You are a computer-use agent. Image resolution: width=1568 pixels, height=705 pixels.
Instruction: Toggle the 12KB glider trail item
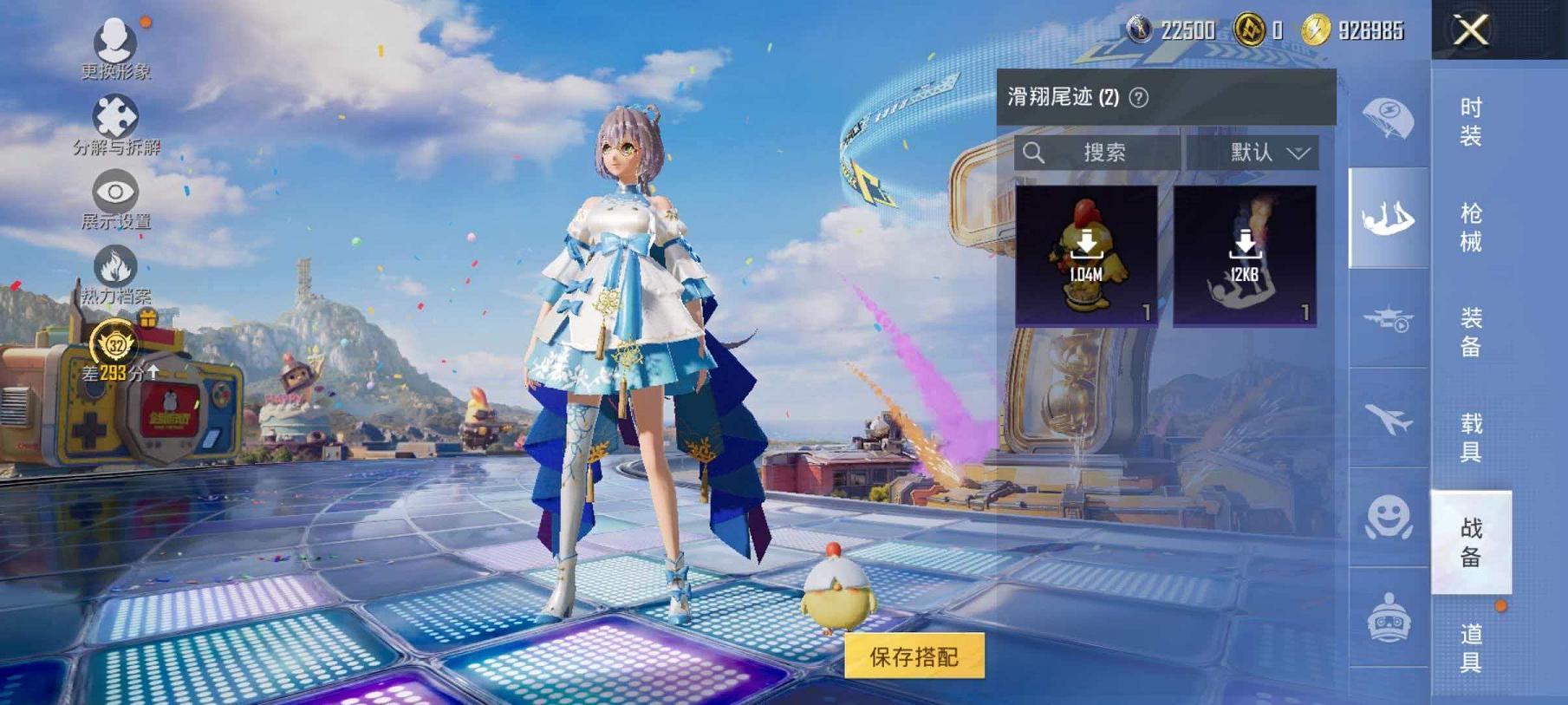point(1248,251)
